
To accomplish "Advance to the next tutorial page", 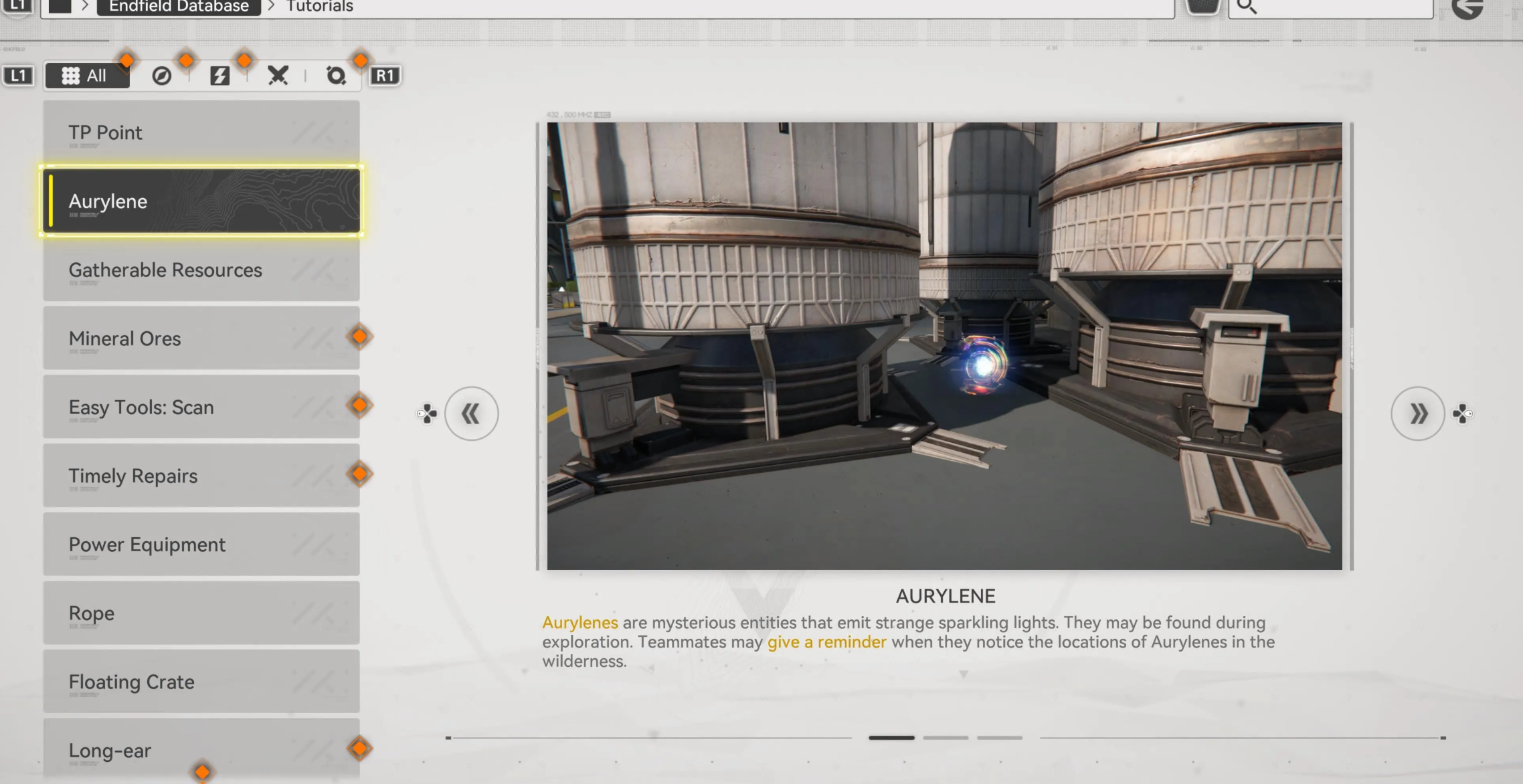I will click(1417, 413).
